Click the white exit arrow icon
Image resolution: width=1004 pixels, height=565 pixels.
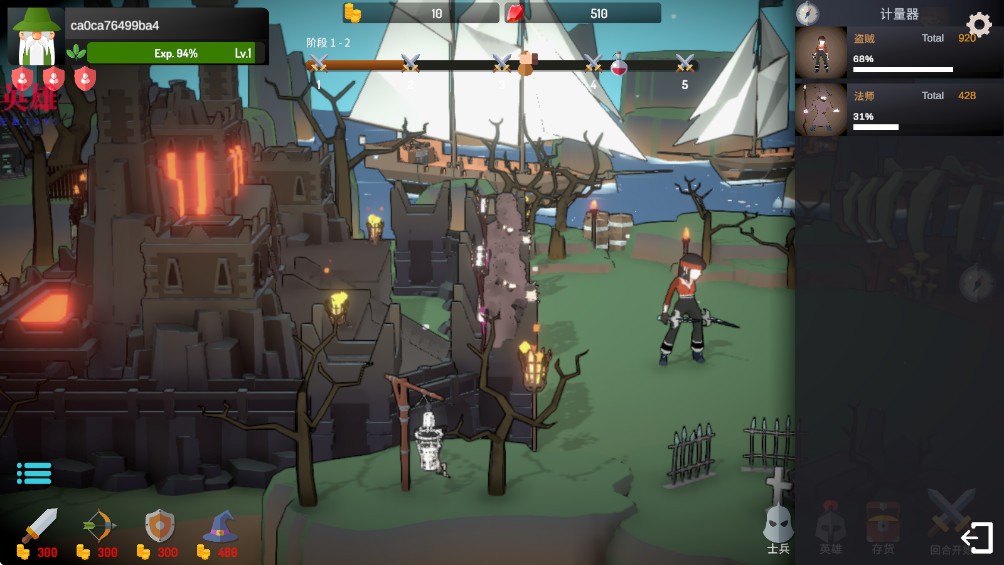(x=976, y=538)
